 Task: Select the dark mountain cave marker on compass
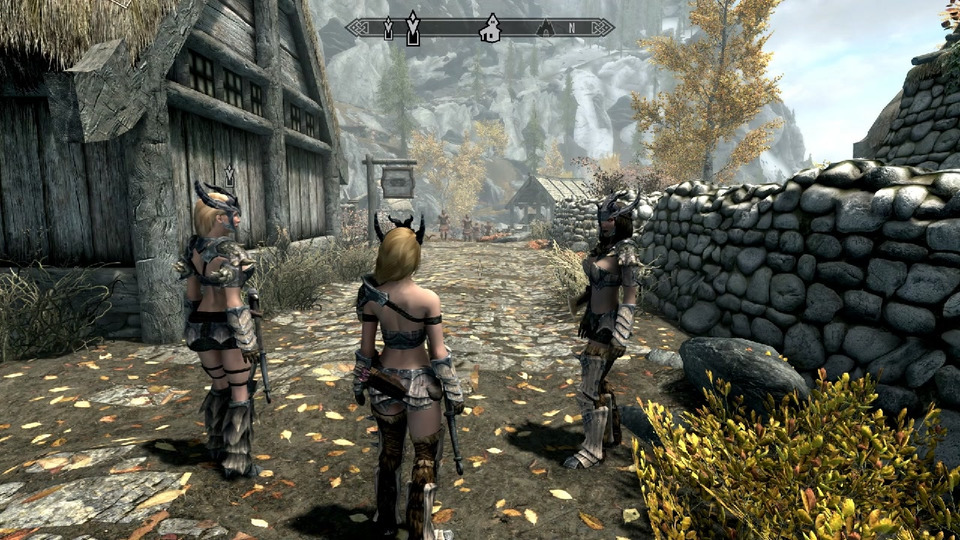tap(544, 29)
